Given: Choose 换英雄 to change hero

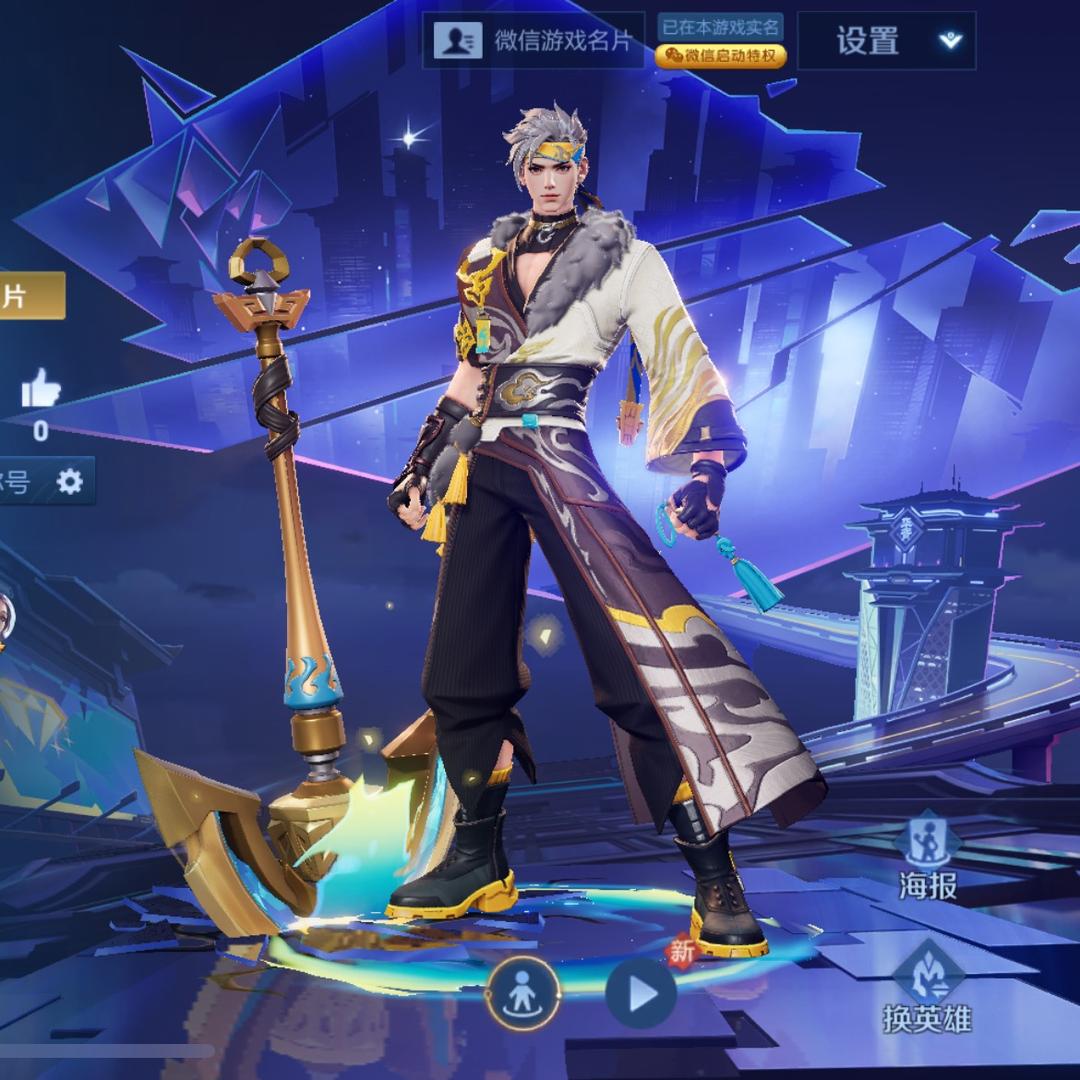Looking at the screenshot, I should click(926, 989).
